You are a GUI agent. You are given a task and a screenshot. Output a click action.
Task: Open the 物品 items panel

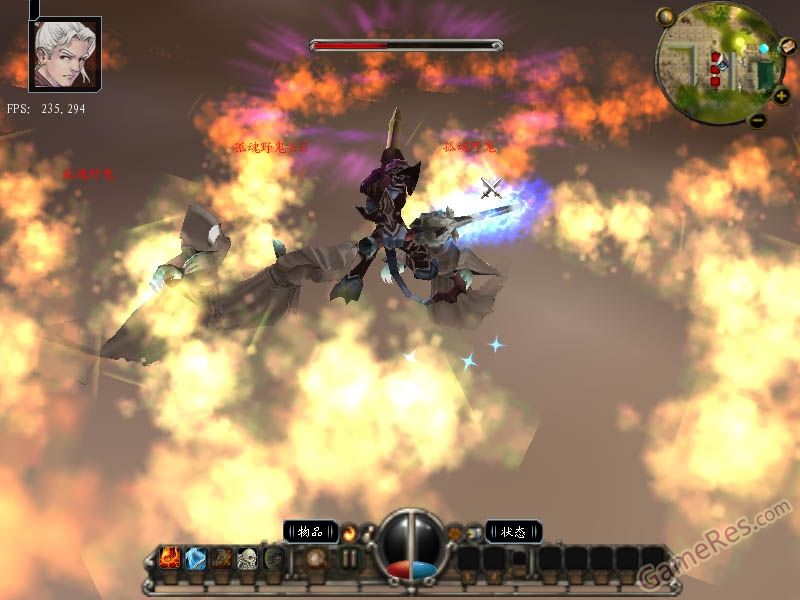[x=311, y=531]
